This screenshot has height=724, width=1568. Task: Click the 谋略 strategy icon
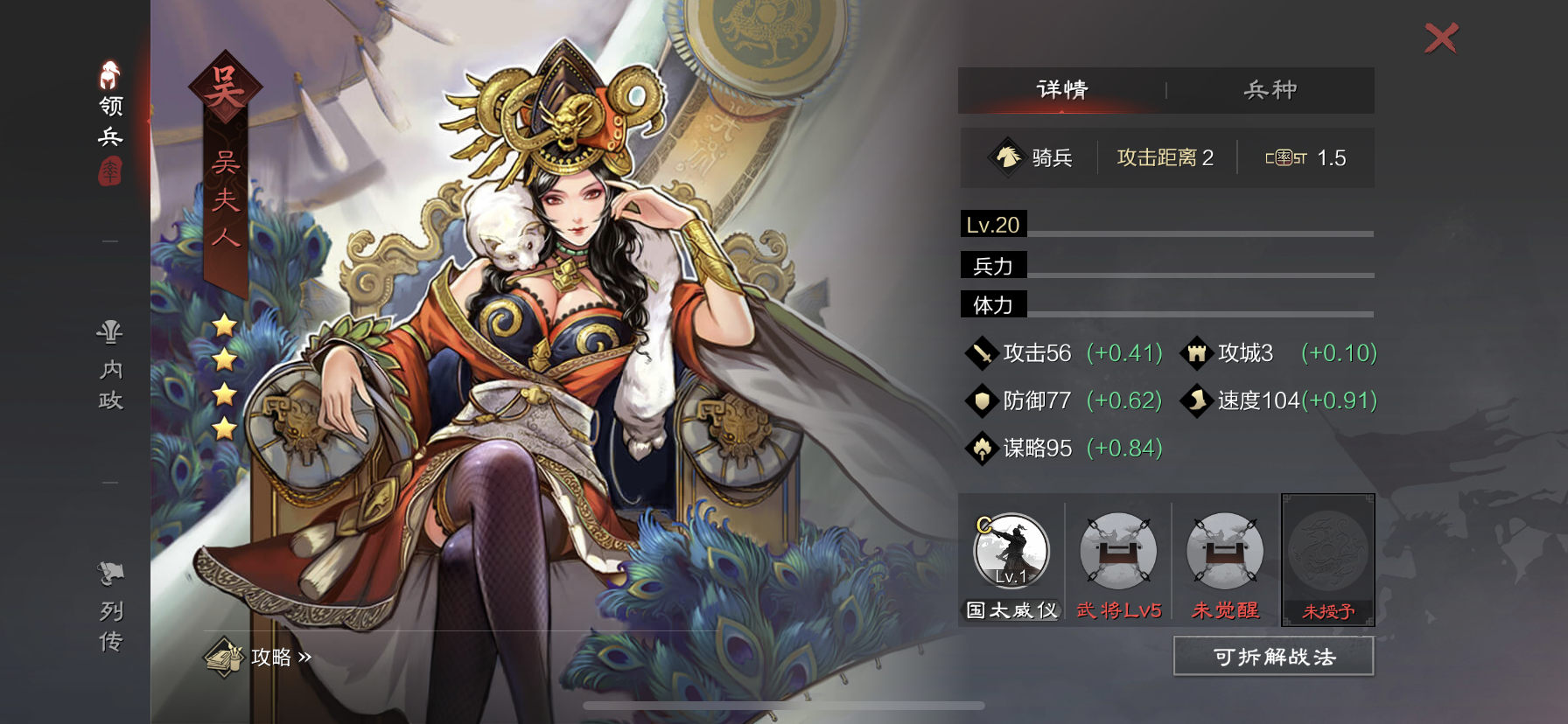(981, 449)
